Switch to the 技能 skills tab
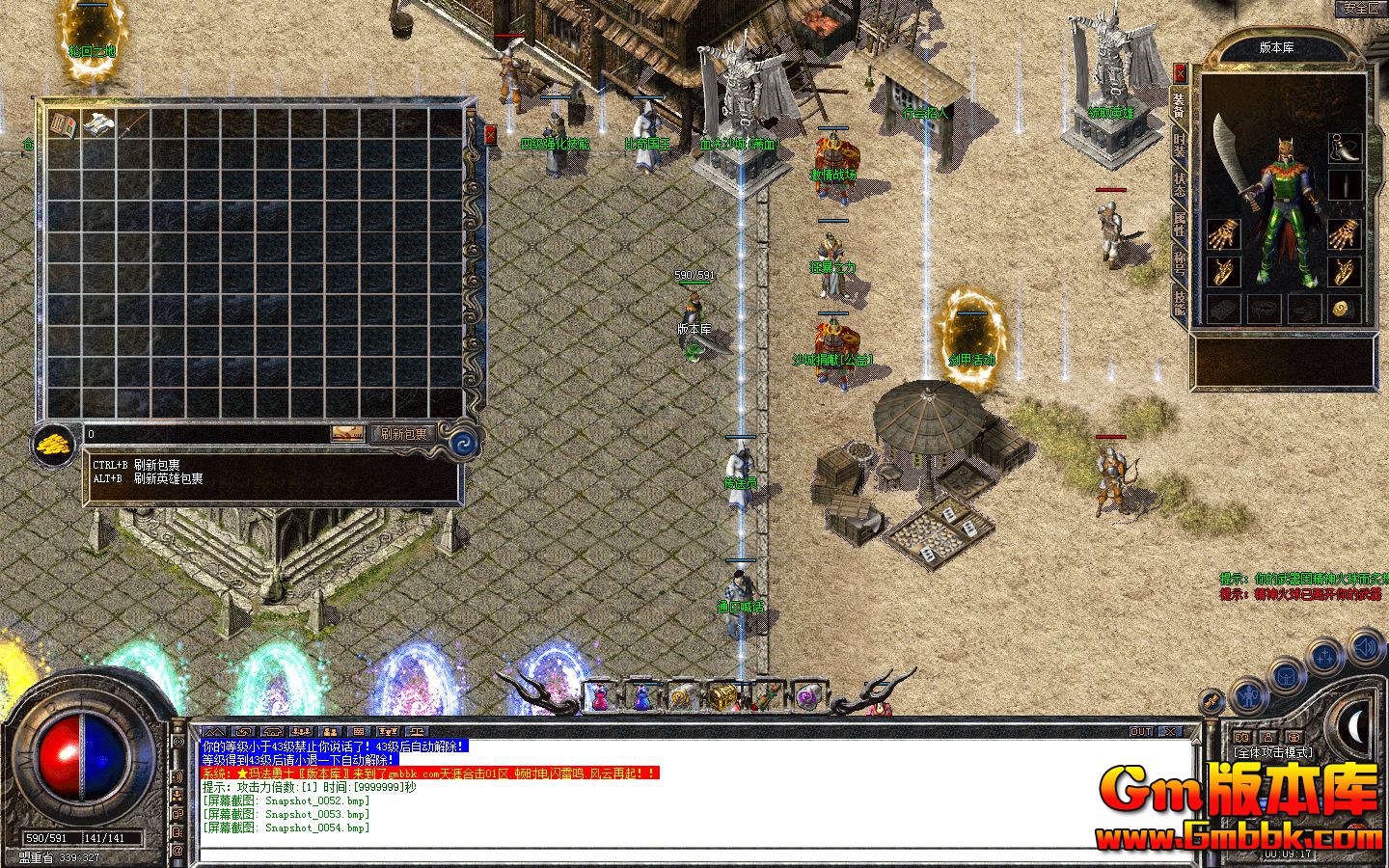Viewport: 1389px width, 868px height. tap(1179, 299)
